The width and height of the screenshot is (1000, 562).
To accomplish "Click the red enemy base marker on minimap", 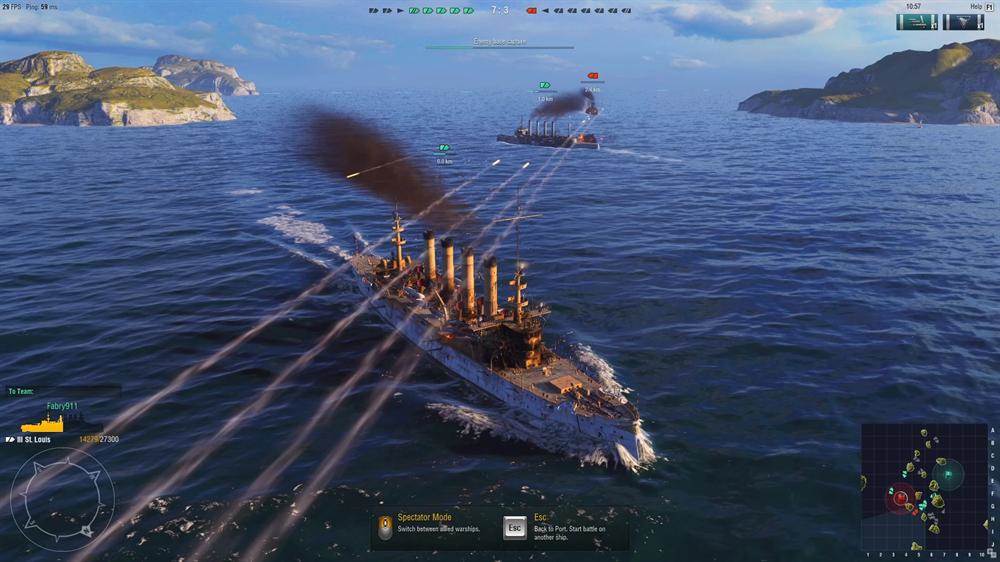I will 900,497.
